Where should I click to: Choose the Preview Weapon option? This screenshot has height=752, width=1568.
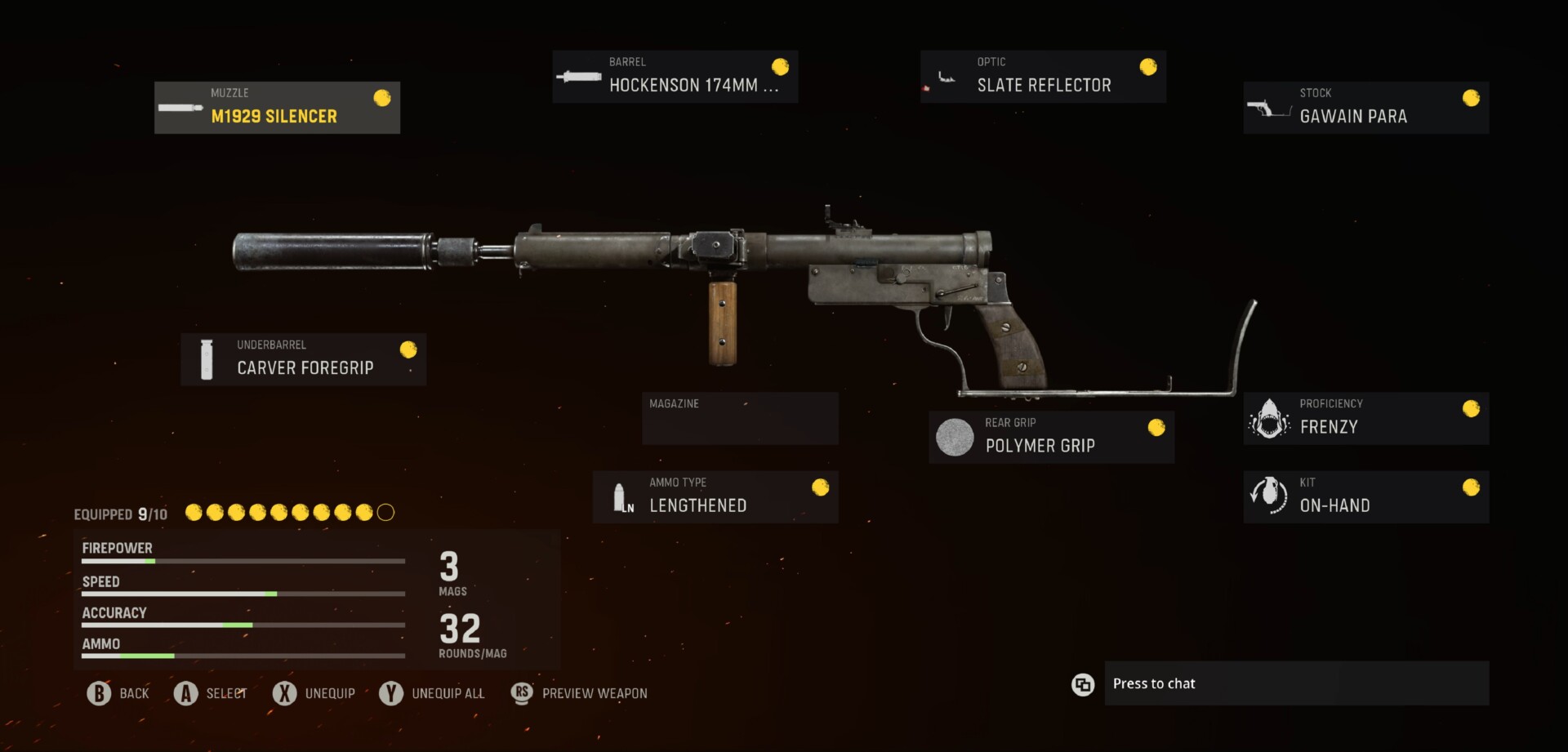(x=579, y=693)
